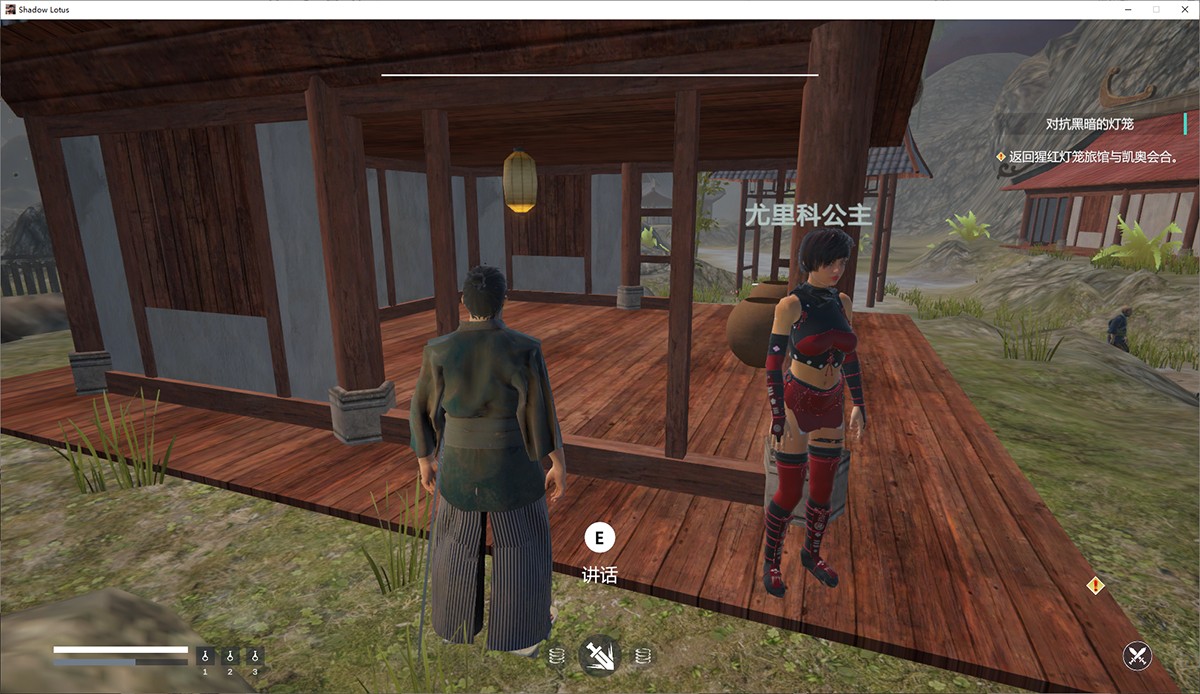Click the crossed swords icon in corner
Screen dimensions: 1200x694
(1137, 656)
